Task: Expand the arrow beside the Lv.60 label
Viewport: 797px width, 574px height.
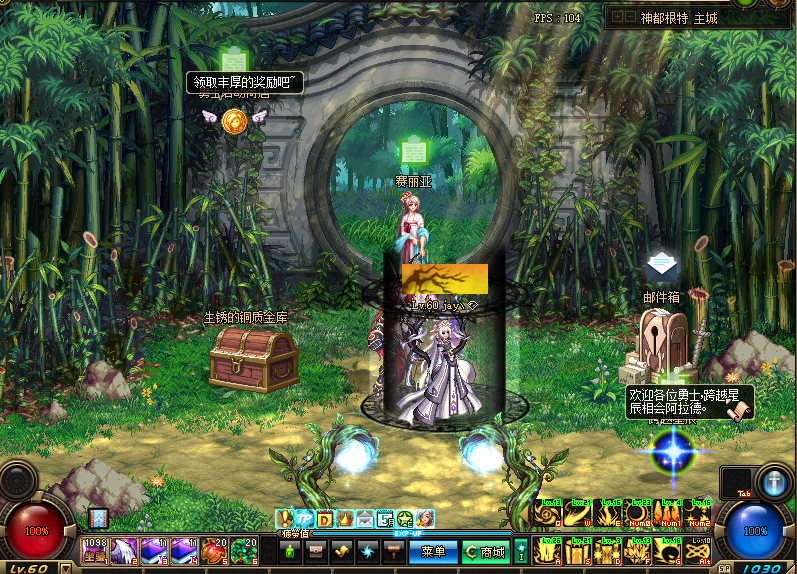Action: click(65, 568)
